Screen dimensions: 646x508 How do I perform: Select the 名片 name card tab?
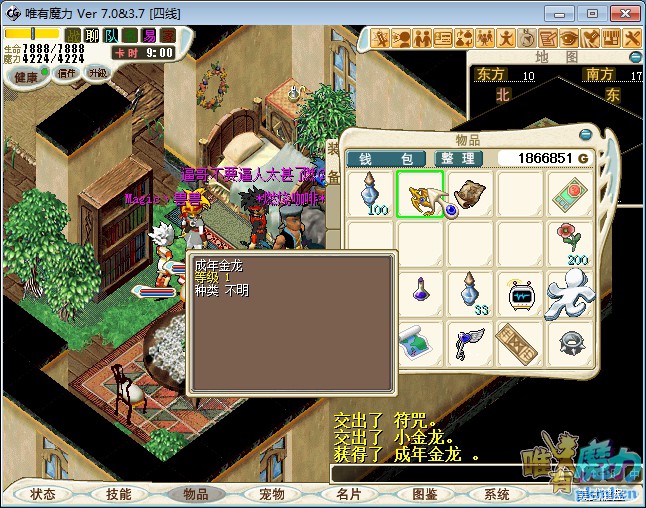[348, 494]
